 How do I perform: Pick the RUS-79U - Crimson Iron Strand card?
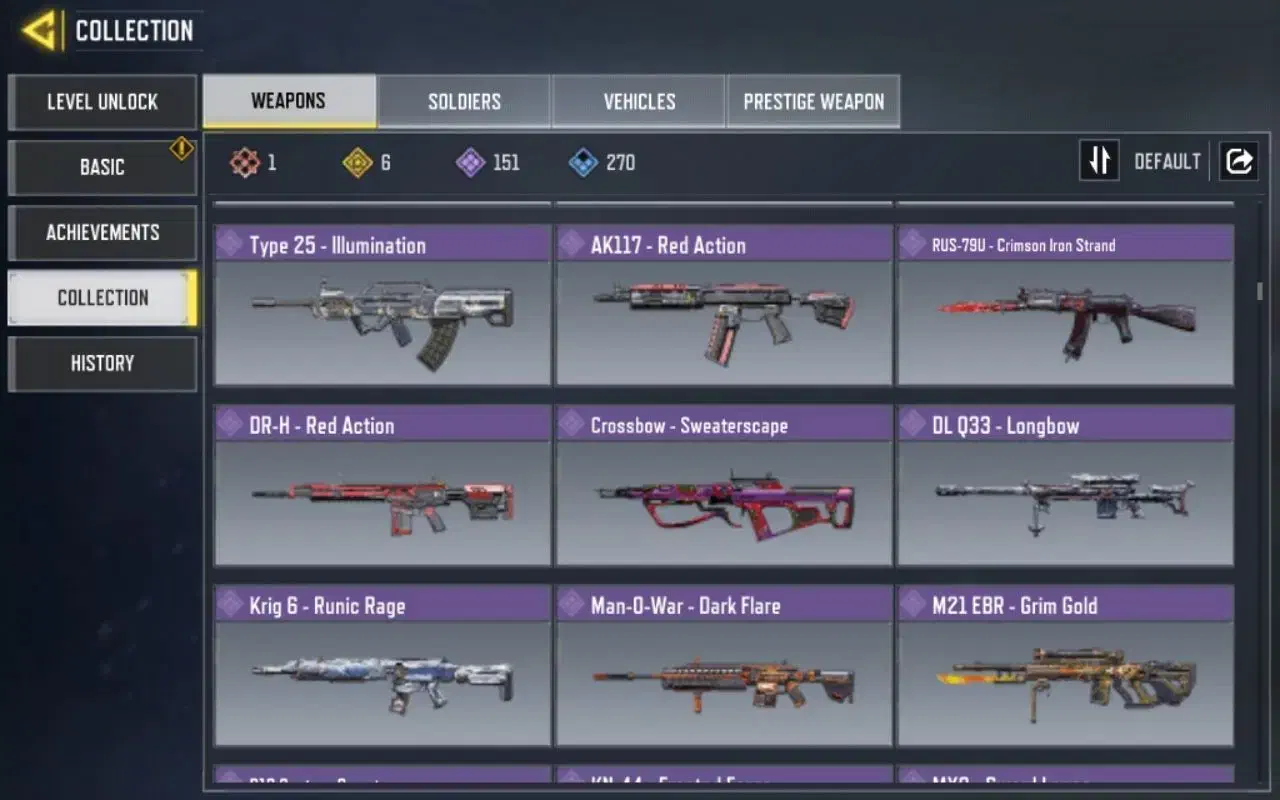(x=1065, y=306)
